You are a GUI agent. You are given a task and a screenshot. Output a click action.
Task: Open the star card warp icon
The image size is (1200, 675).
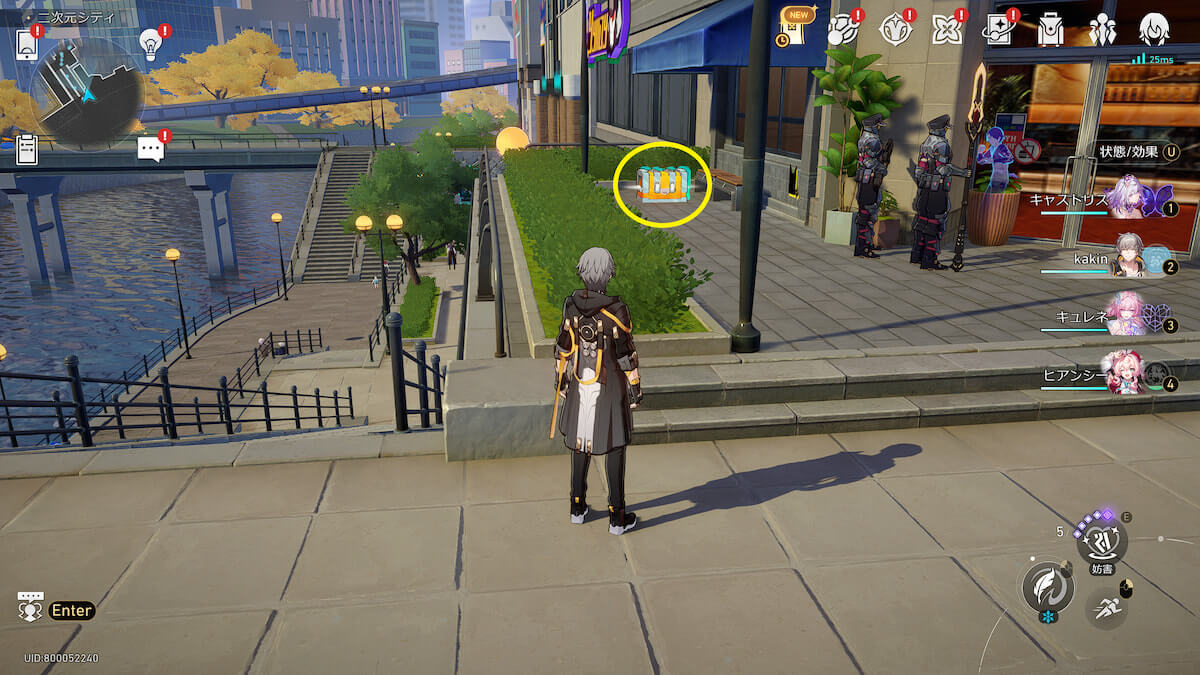click(x=998, y=30)
